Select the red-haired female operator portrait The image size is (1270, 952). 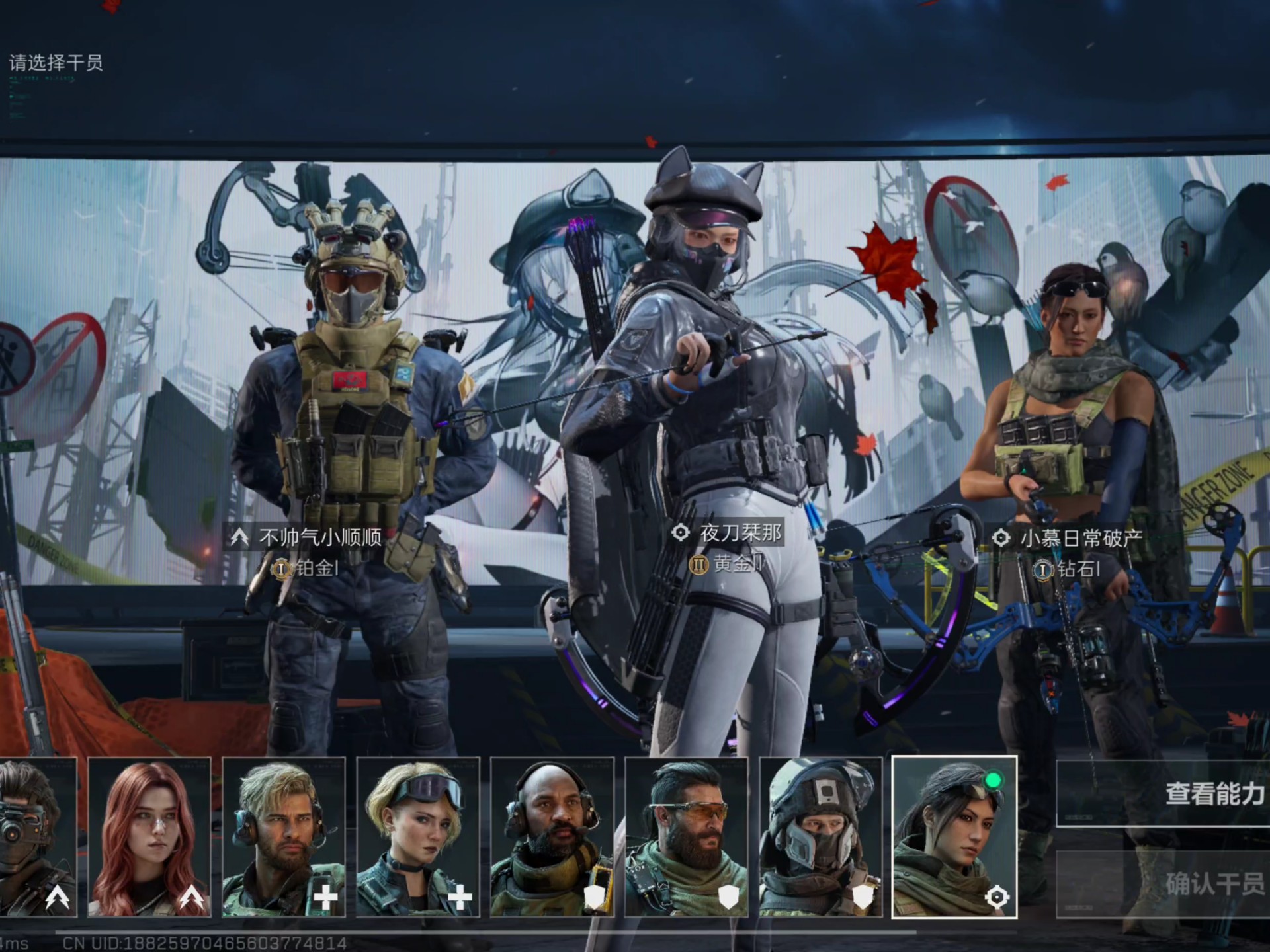(149, 837)
